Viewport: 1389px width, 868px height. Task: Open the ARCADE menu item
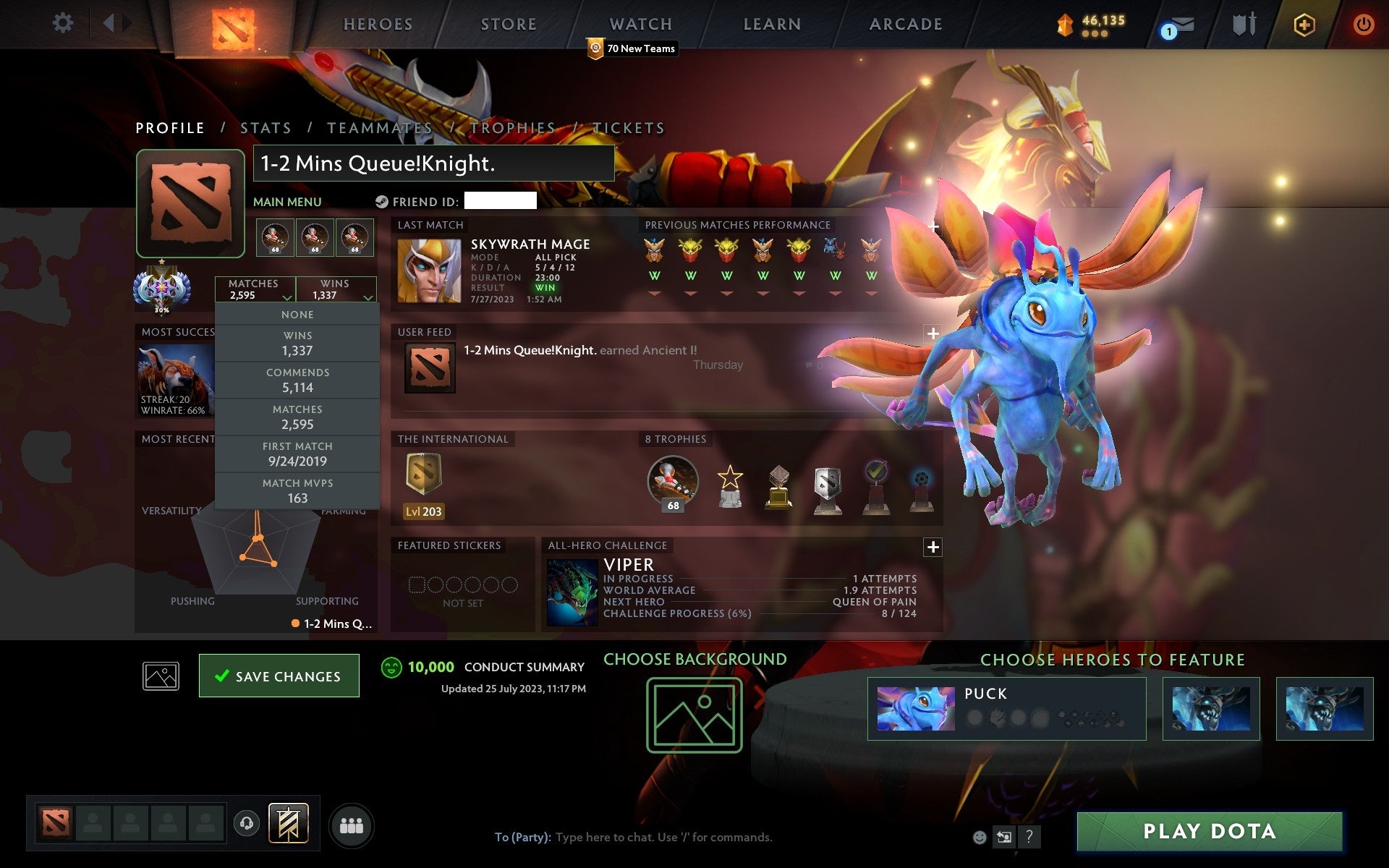(x=905, y=23)
